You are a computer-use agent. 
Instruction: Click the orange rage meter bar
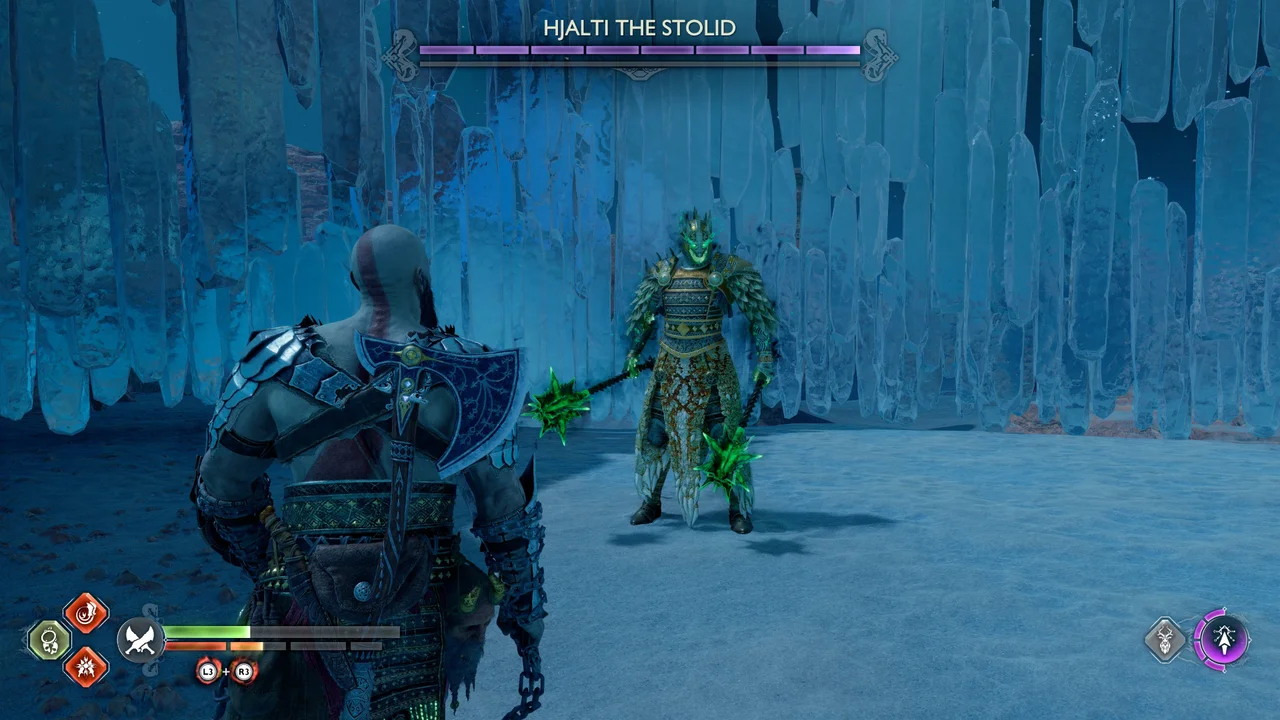(200, 647)
